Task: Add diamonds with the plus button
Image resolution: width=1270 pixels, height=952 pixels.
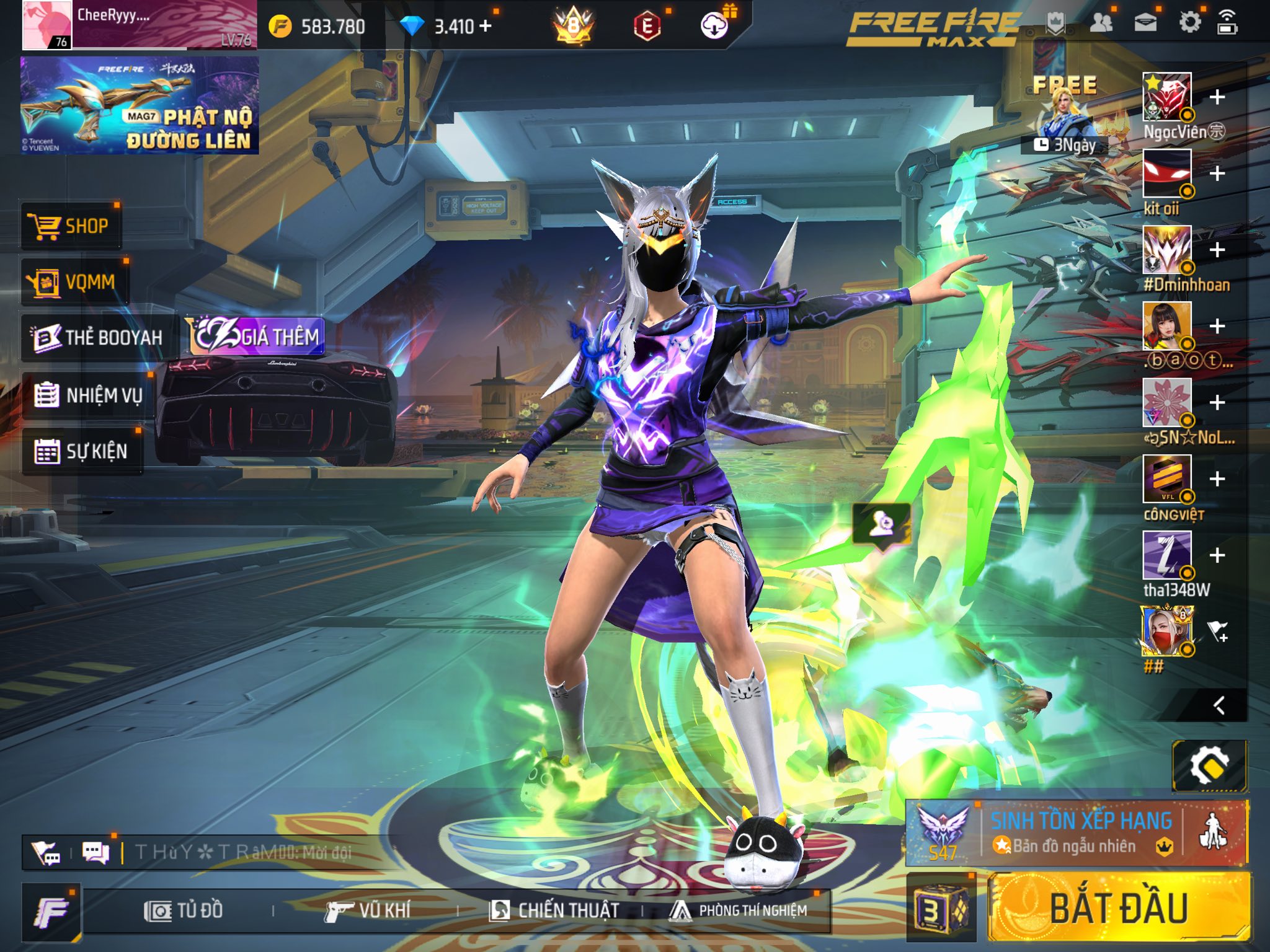Action: (x=486, y=26)
